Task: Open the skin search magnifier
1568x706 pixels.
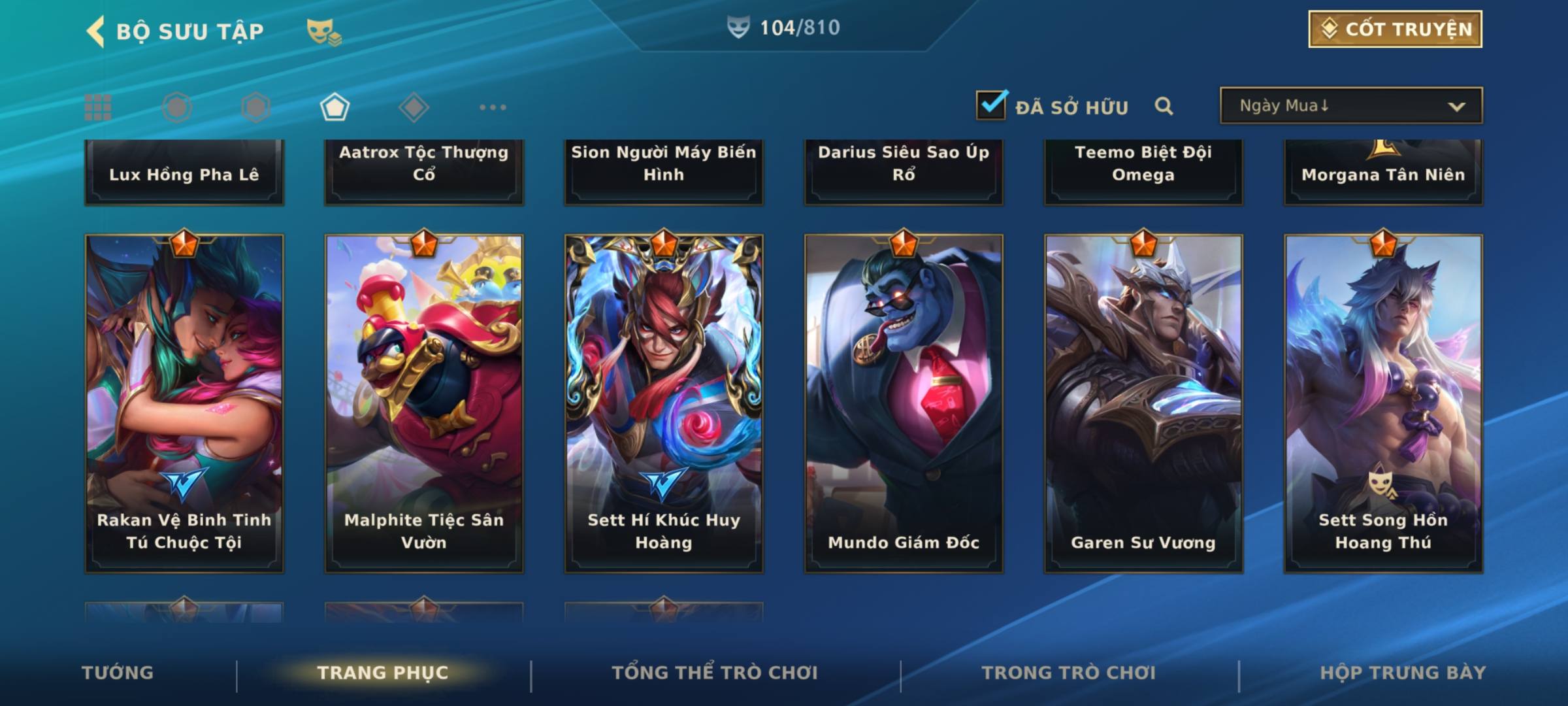Action: pyautogui.click(x=1164, y=106)
